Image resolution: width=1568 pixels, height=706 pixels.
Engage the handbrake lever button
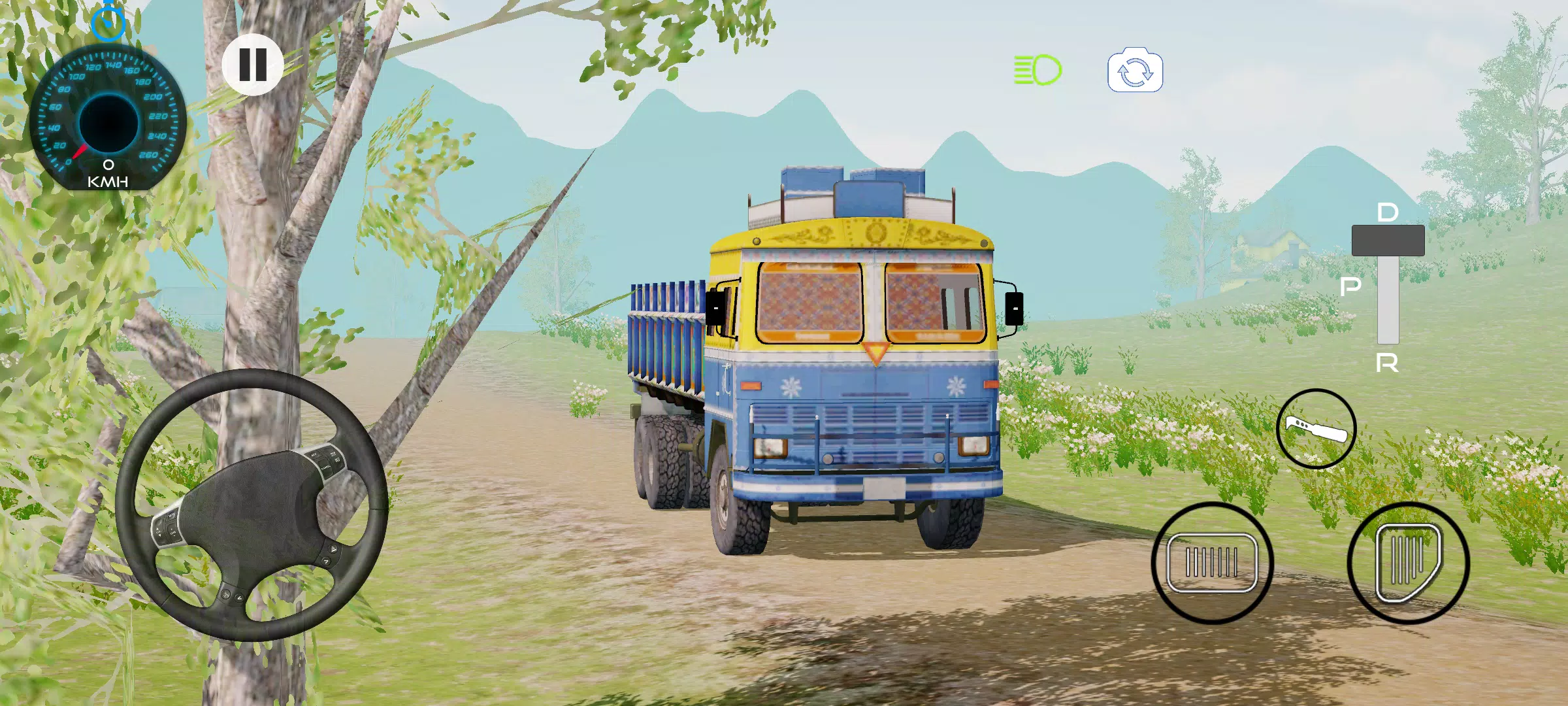(x=1316, y=429)
